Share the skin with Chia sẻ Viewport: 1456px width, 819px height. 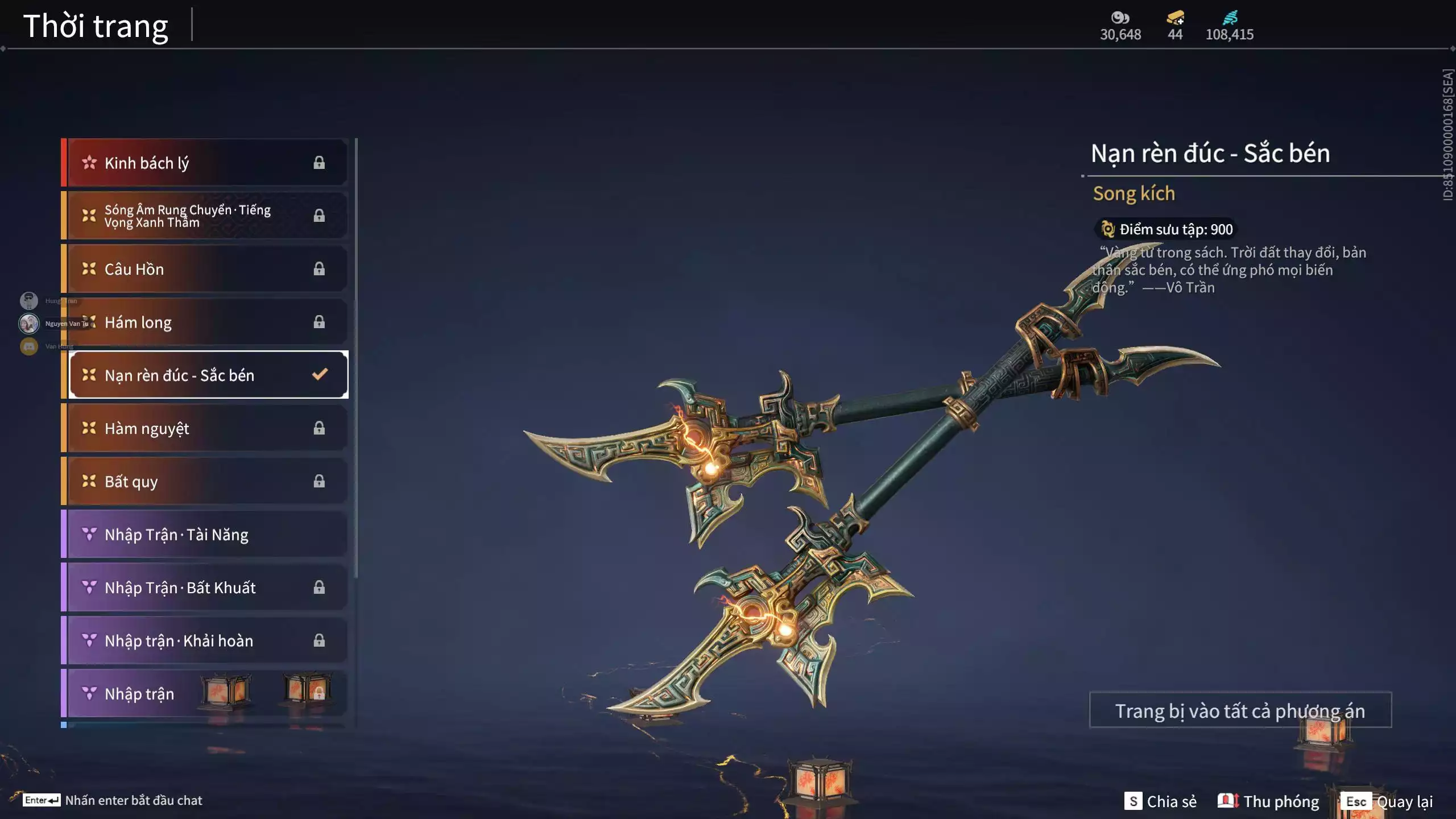1160,801
